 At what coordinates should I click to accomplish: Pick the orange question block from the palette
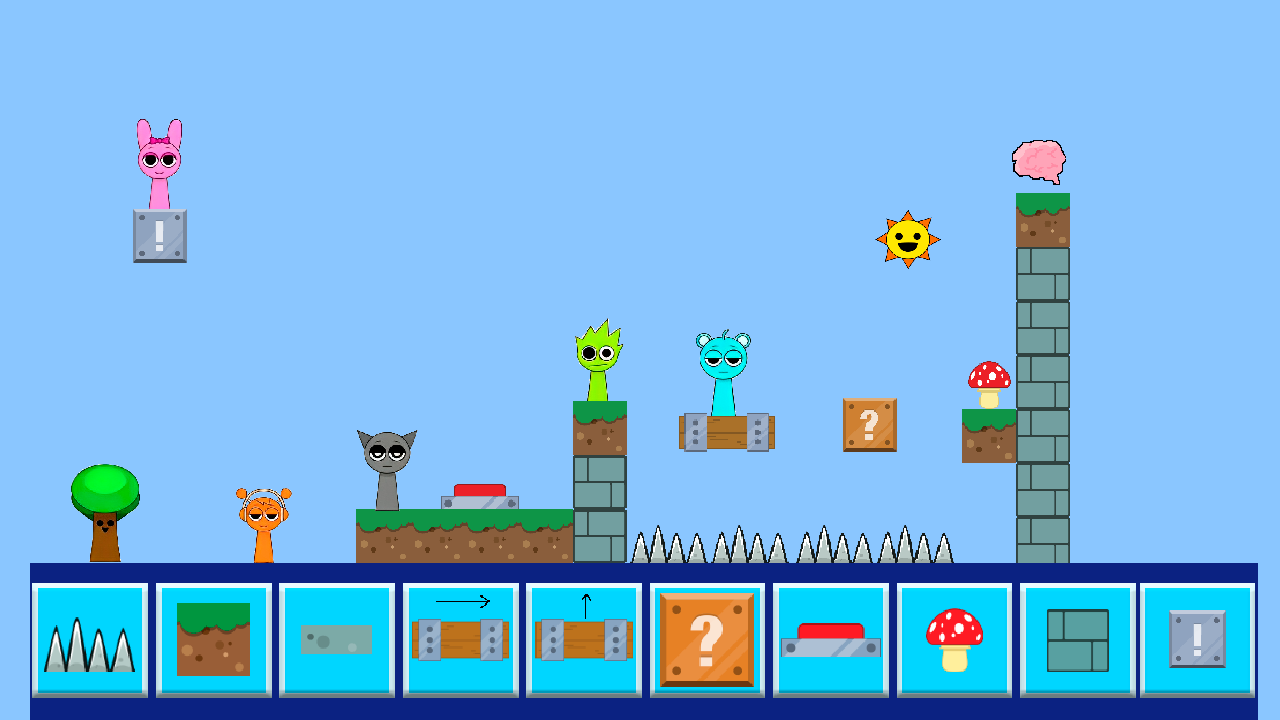(x=707, y=640)
